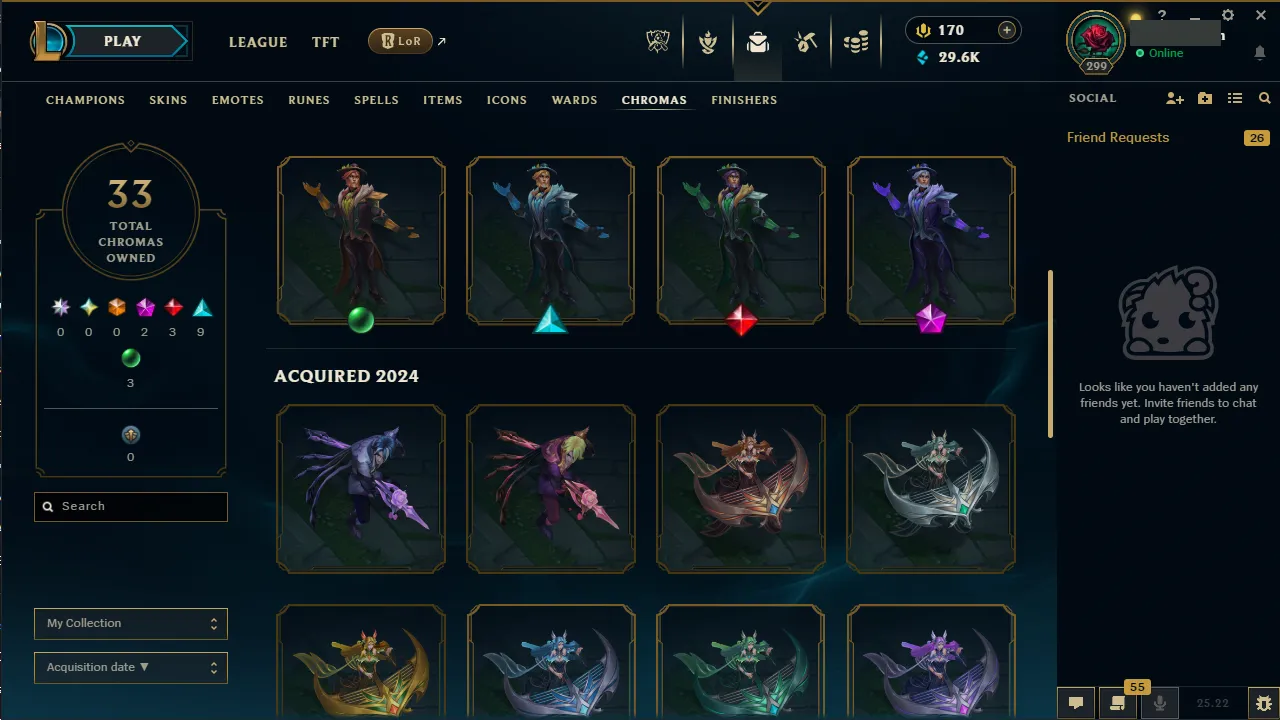Screen dimensions: 1280x720
Task: Open Friend Requests link
Action: tap(1117, 137)
